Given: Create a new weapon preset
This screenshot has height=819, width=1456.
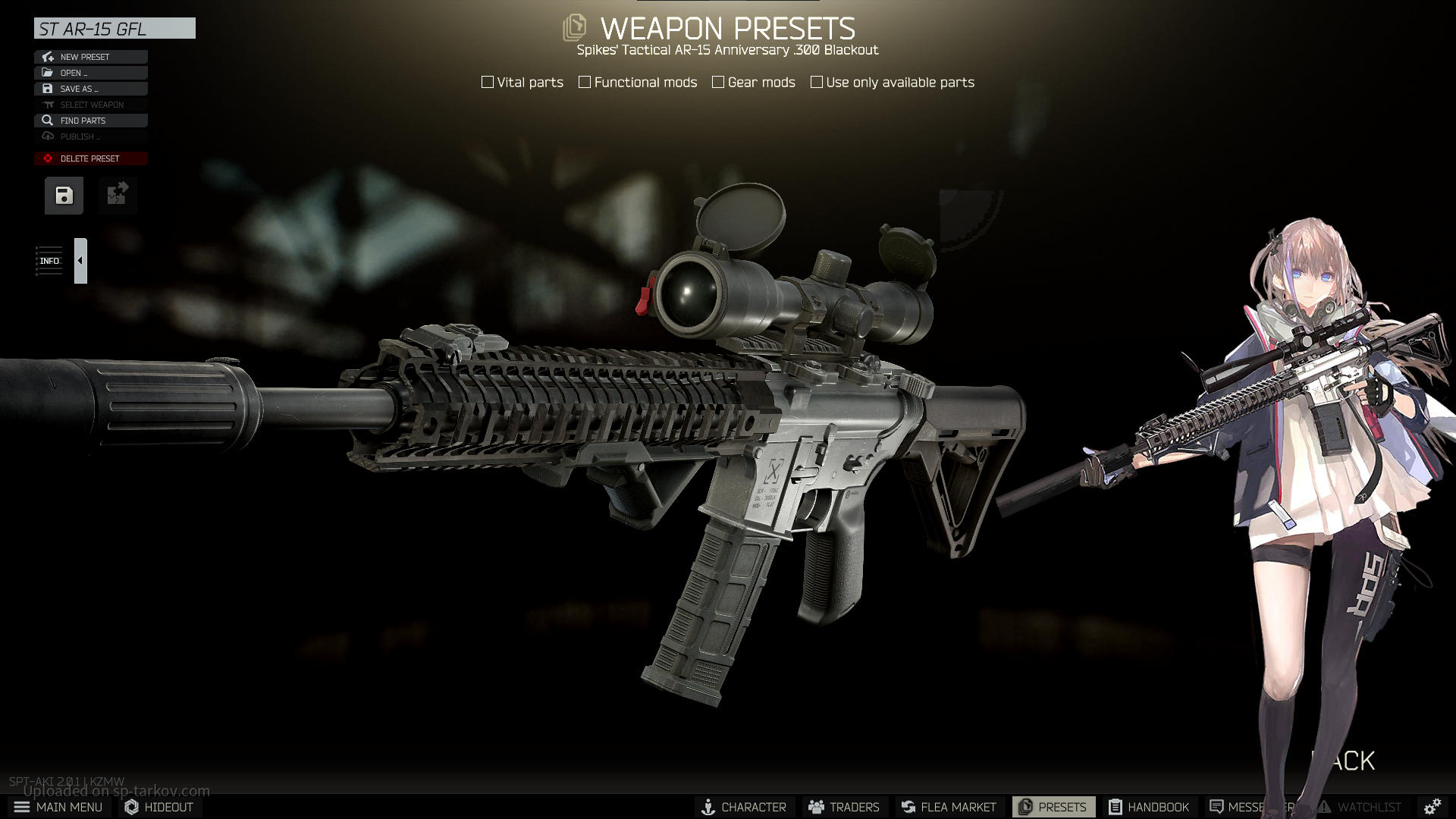Looking at the screenshot, I should coord(90,57).
